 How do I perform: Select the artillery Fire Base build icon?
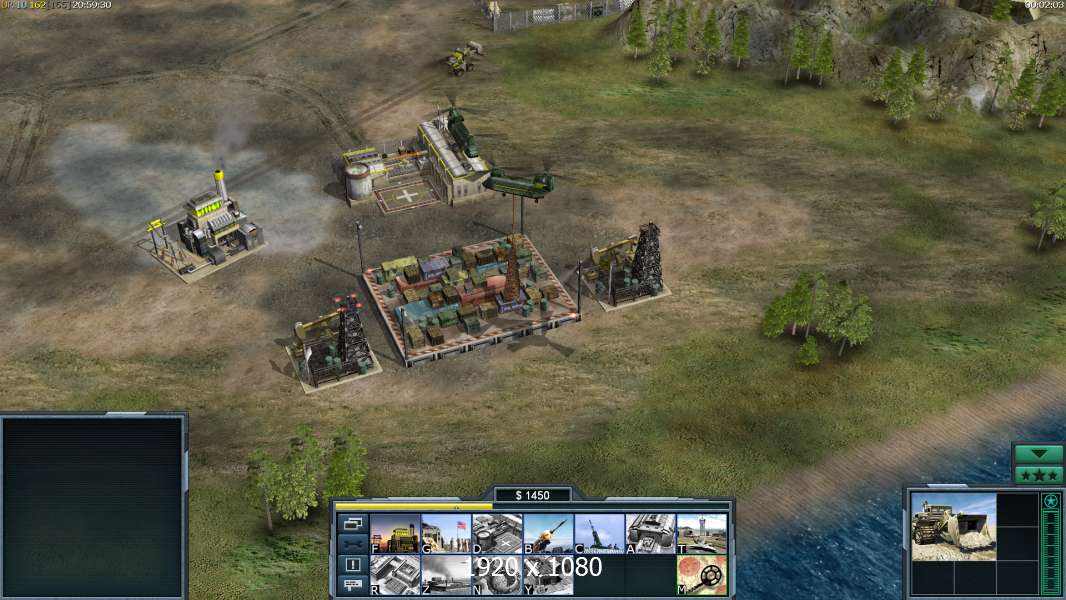(599, 534)
